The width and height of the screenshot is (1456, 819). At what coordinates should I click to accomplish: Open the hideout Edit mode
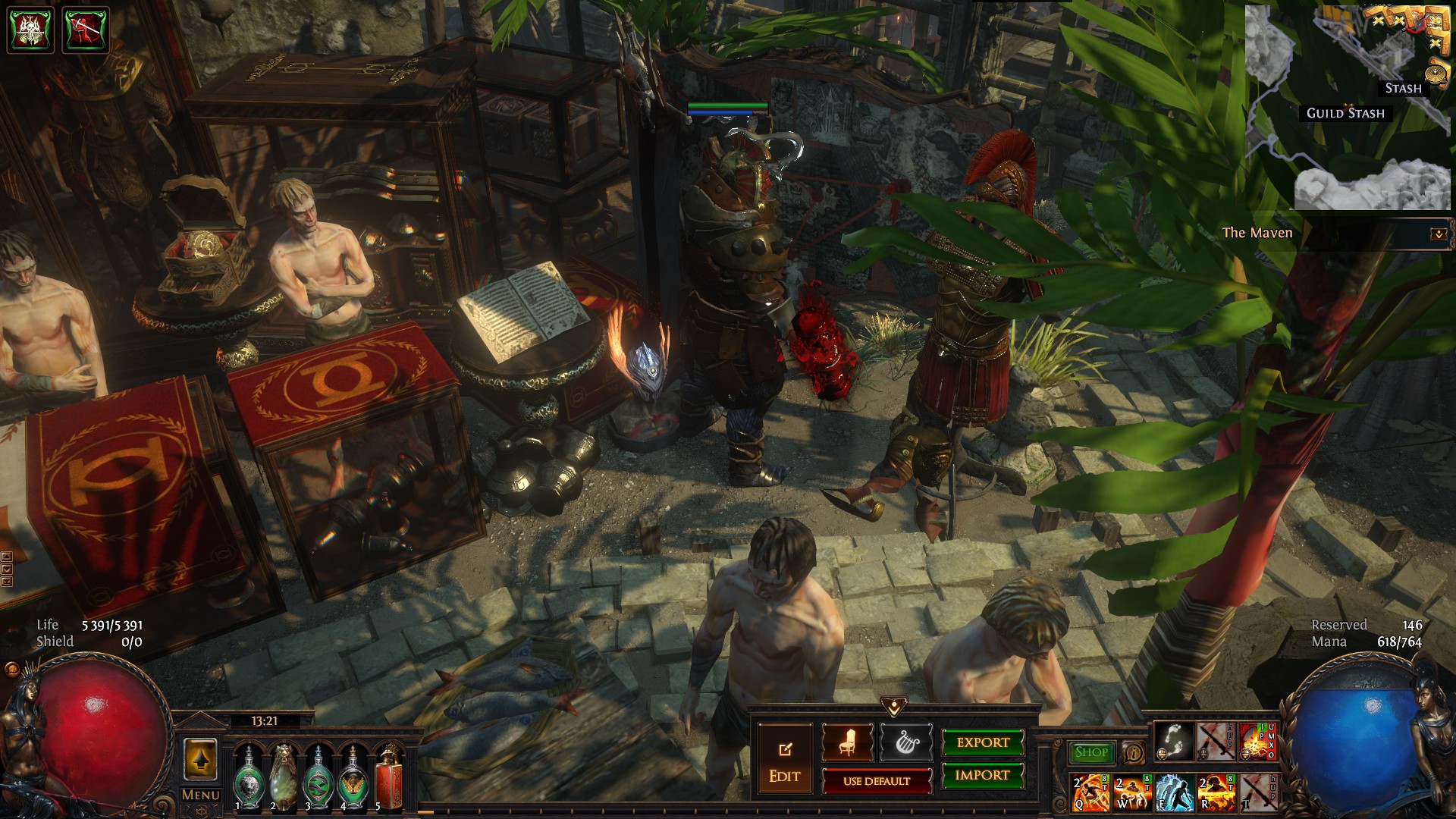[x=784, y=761]
